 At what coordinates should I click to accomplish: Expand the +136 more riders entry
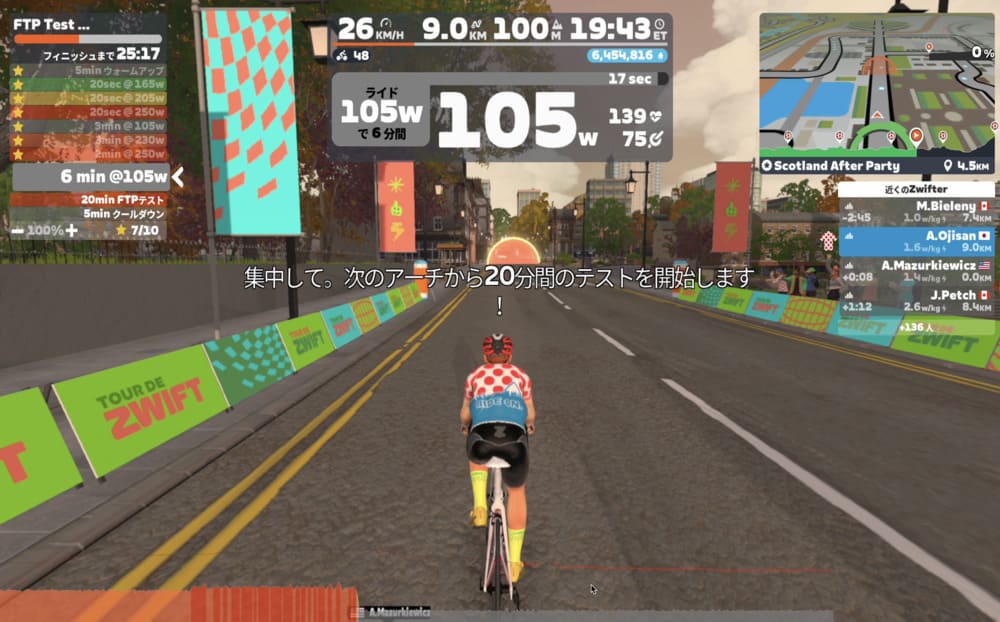pyautogui.click(x=916, y=327)
